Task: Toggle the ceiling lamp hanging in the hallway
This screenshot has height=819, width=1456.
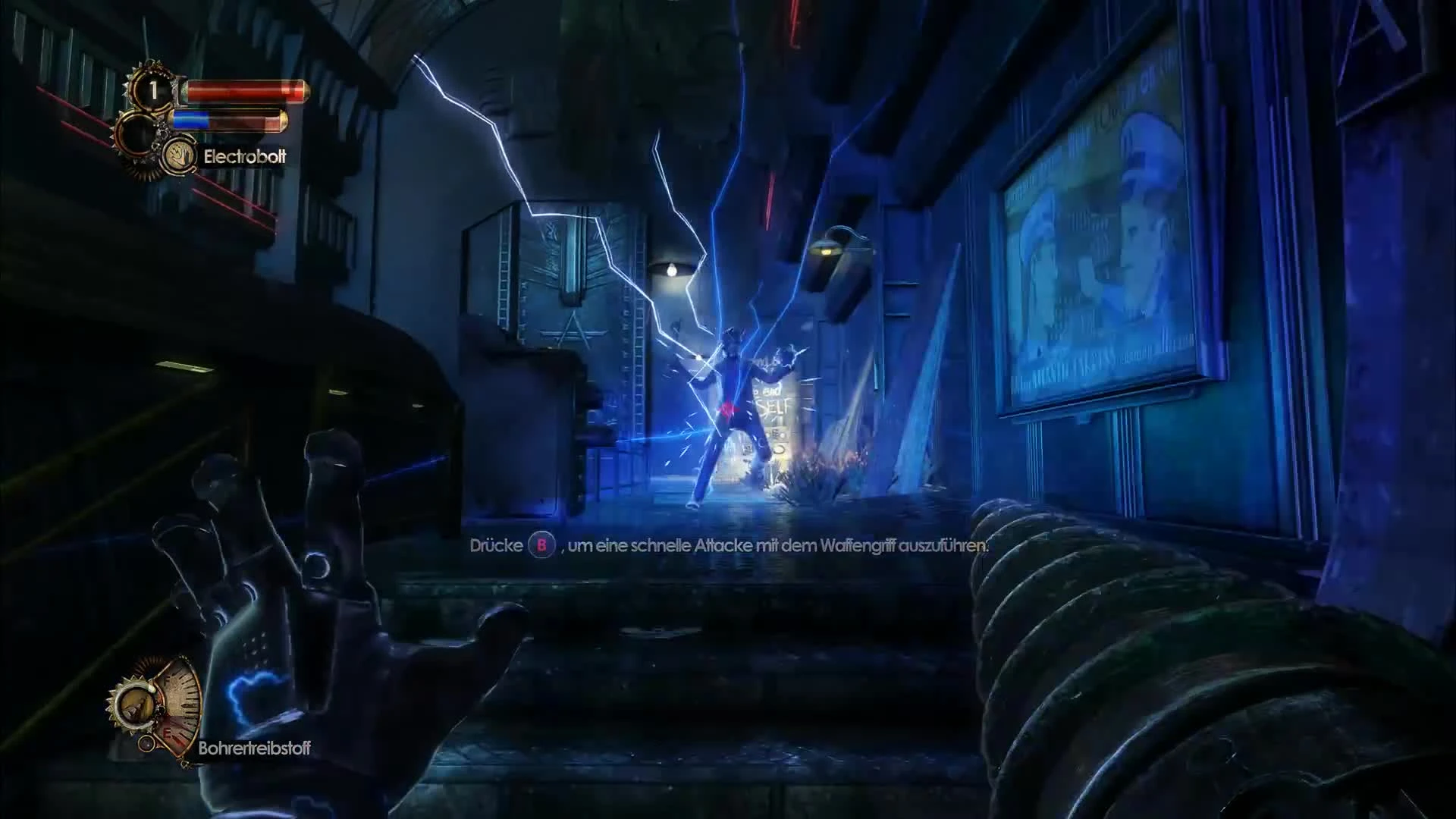Action: (670, 270)
